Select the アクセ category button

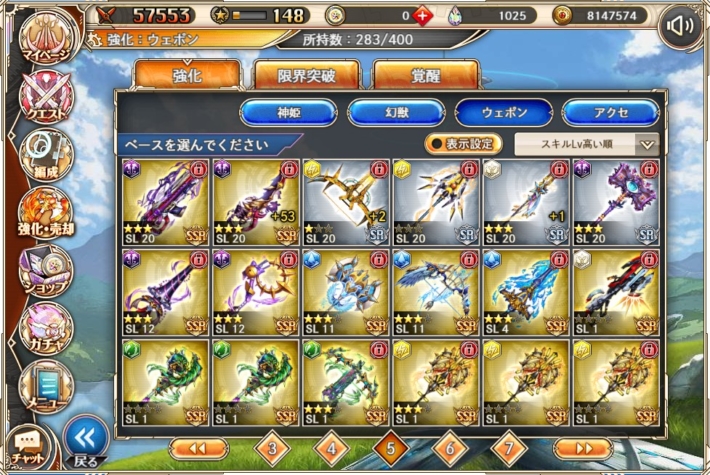coord(609,111)
